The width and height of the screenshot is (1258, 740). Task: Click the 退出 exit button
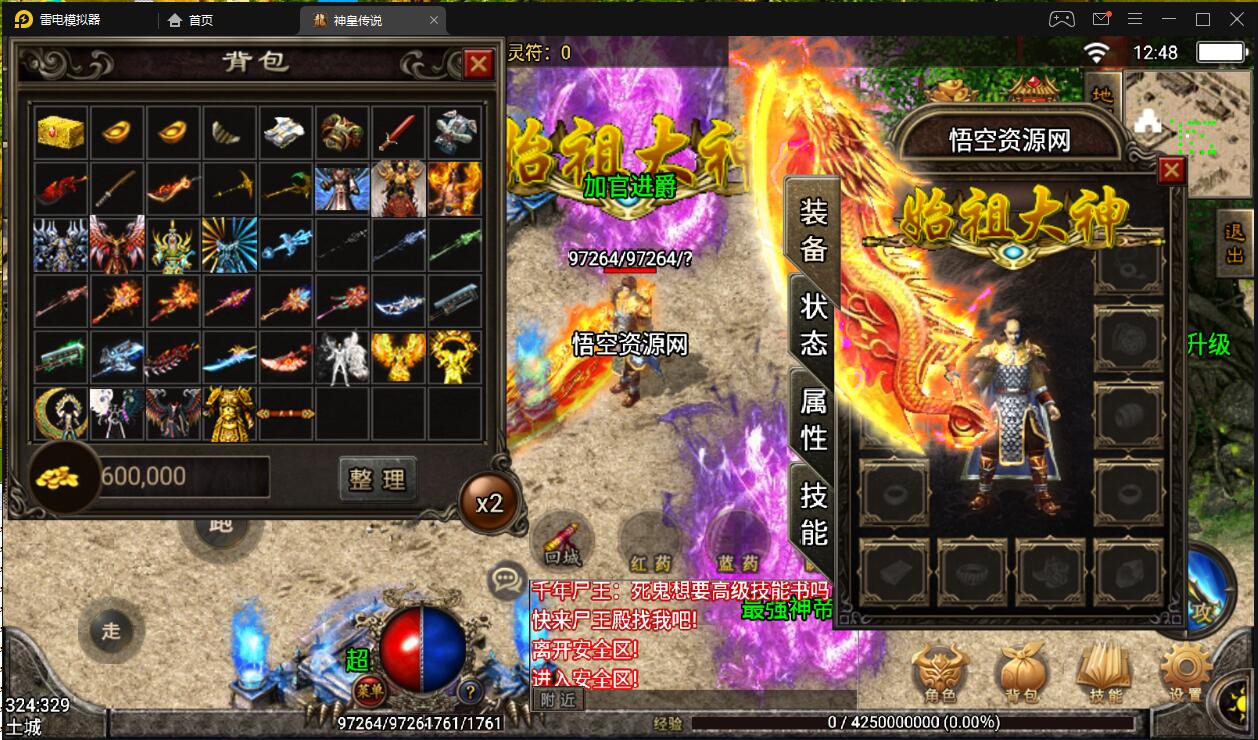(x=1235, y=243)
